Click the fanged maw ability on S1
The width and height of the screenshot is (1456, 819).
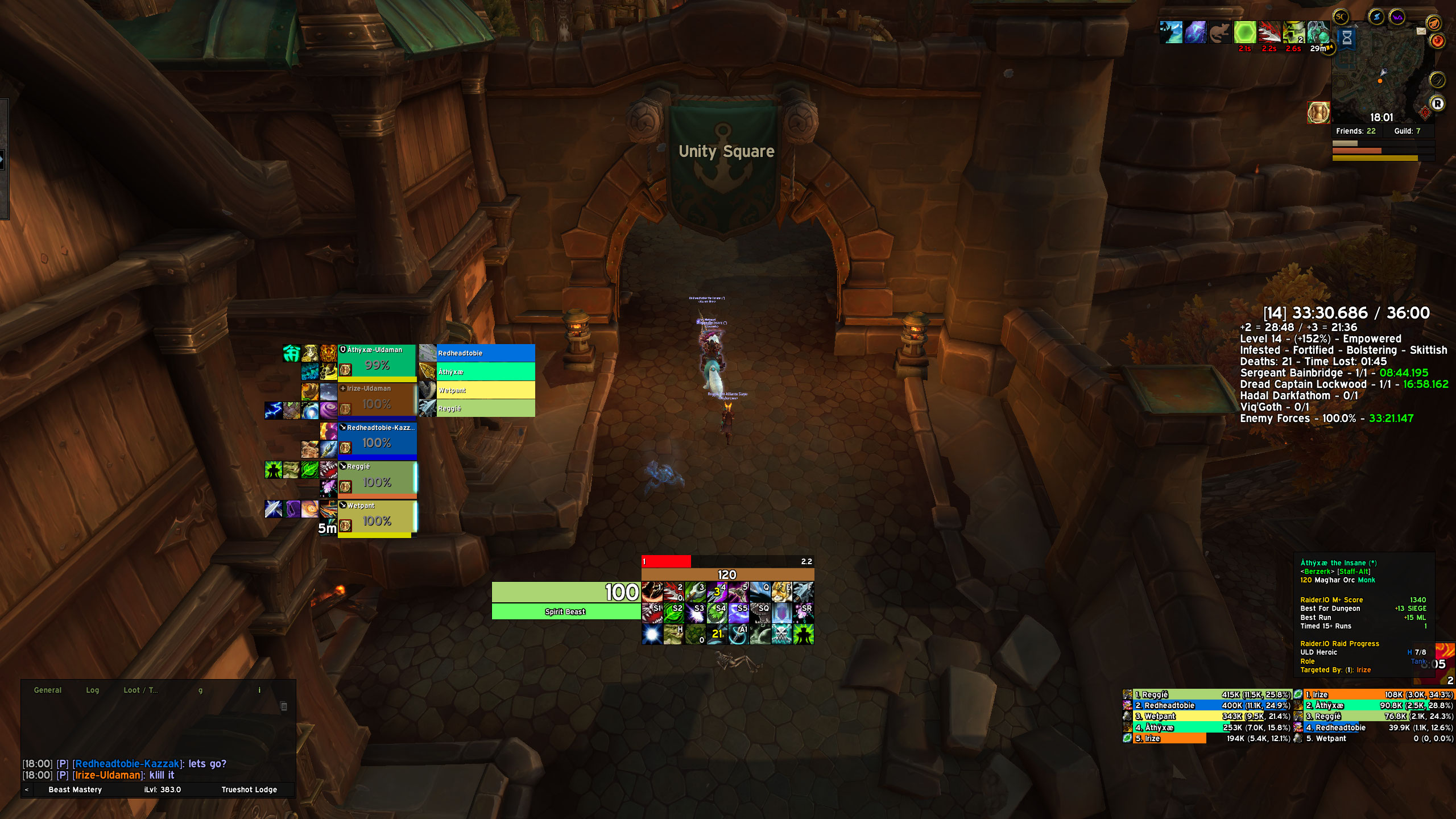tap(652, 613)
